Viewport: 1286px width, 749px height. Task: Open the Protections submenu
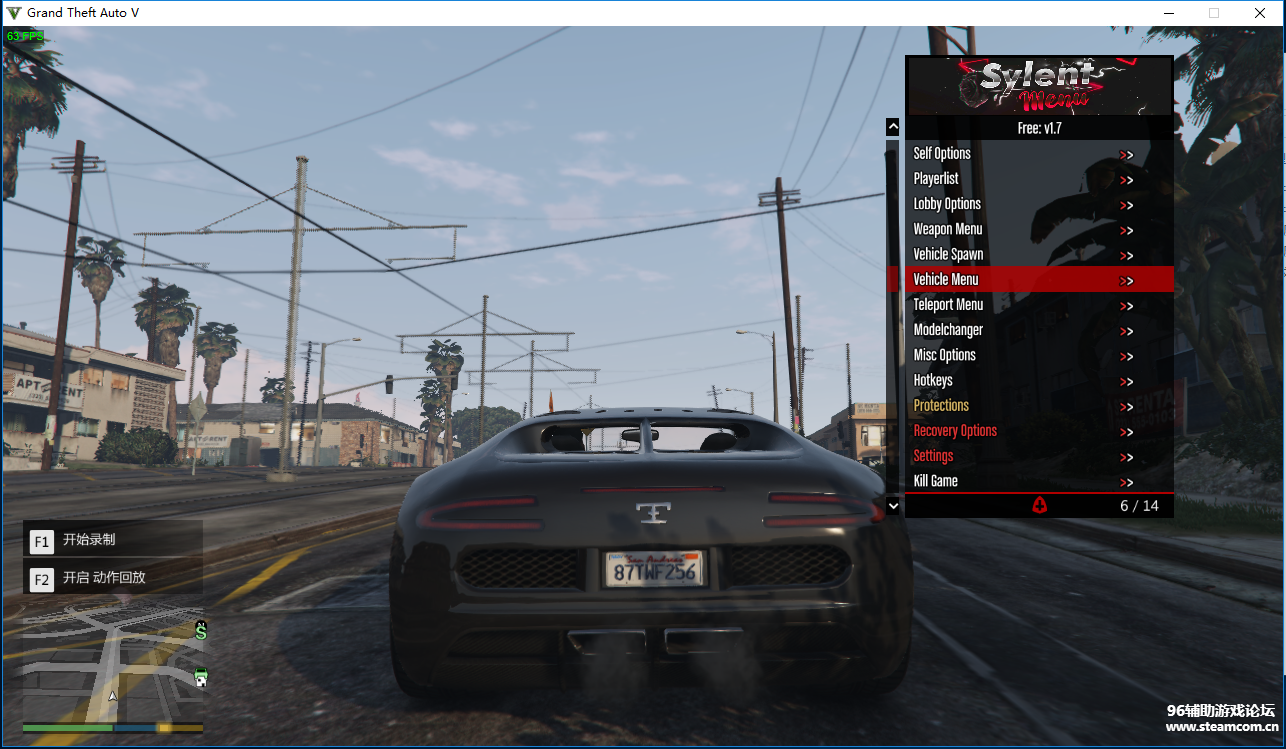click(941, 405)
